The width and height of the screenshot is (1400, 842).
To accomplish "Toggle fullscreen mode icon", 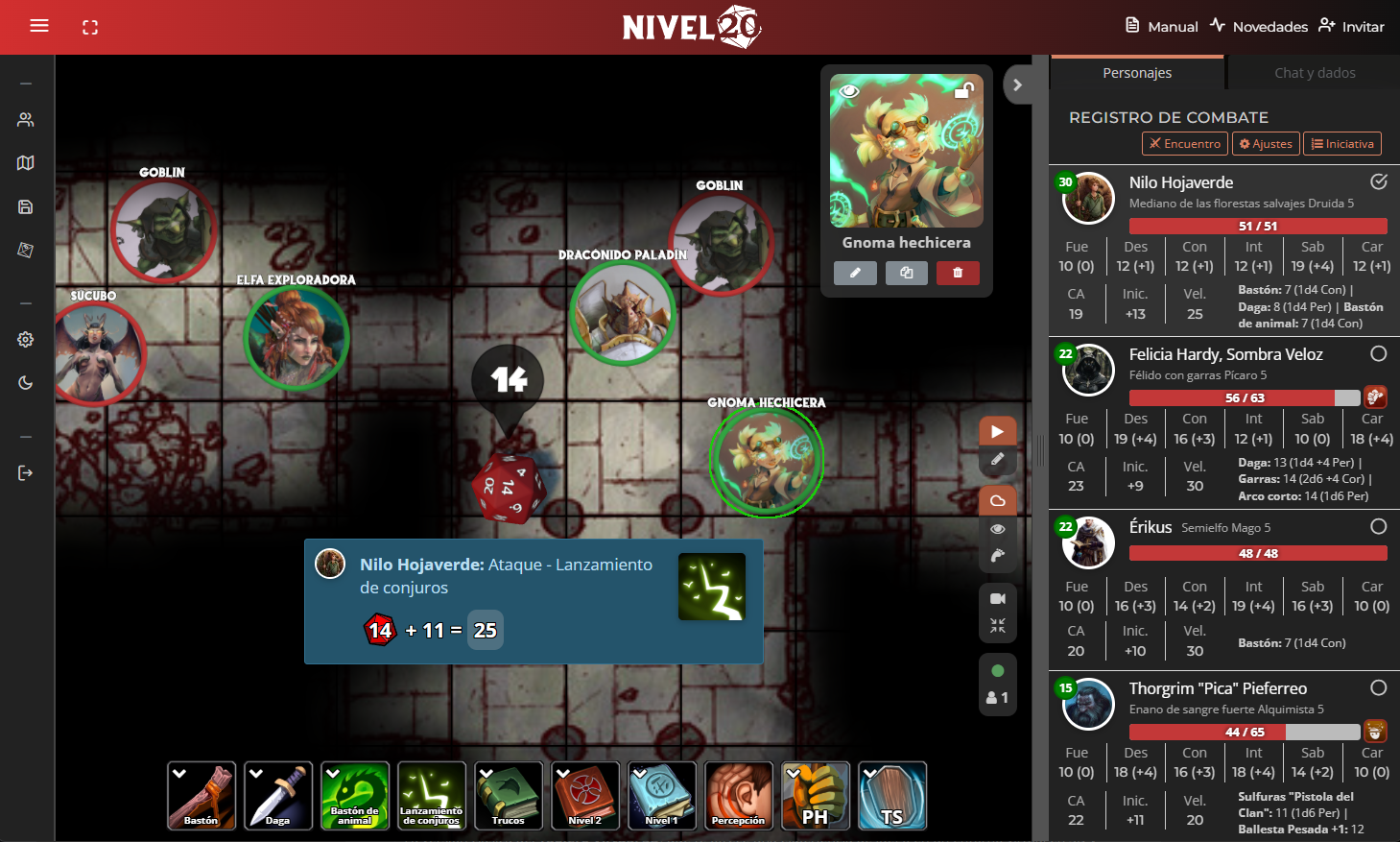I will pos(90,27).
